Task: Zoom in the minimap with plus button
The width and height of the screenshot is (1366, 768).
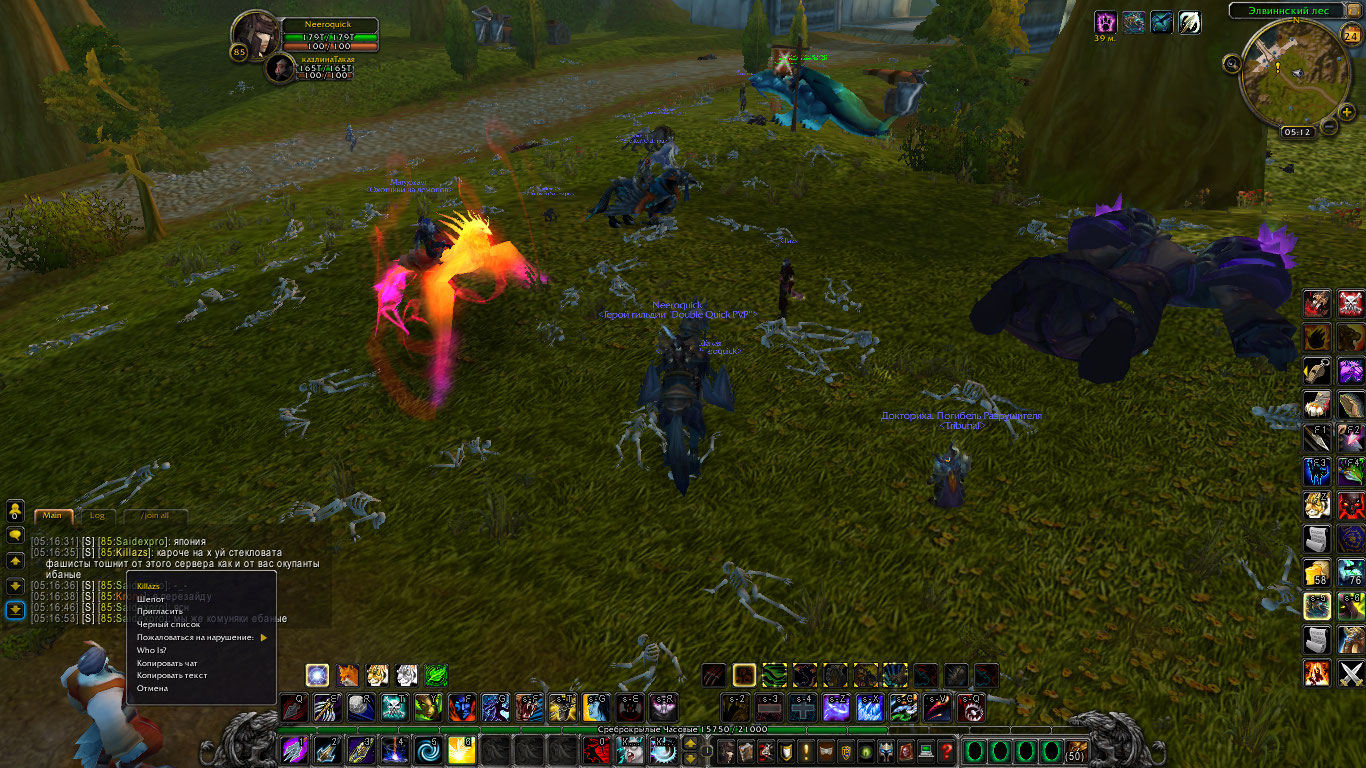Action: pyautogui.click(x=1347, y=112)
